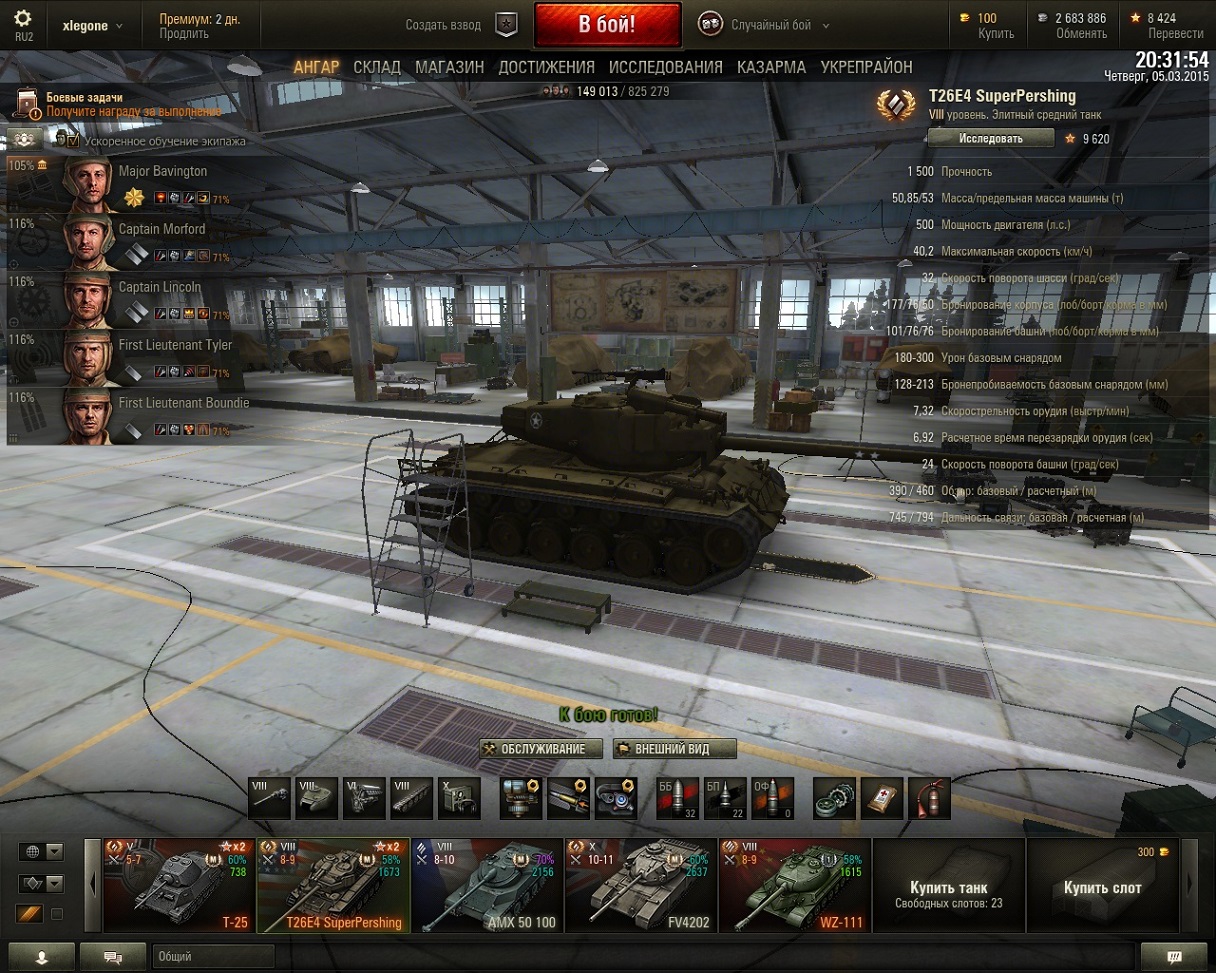Open the ИССЛЕДОВАНИЯ tab
1216x973 pixels.
tap(665, 67)
